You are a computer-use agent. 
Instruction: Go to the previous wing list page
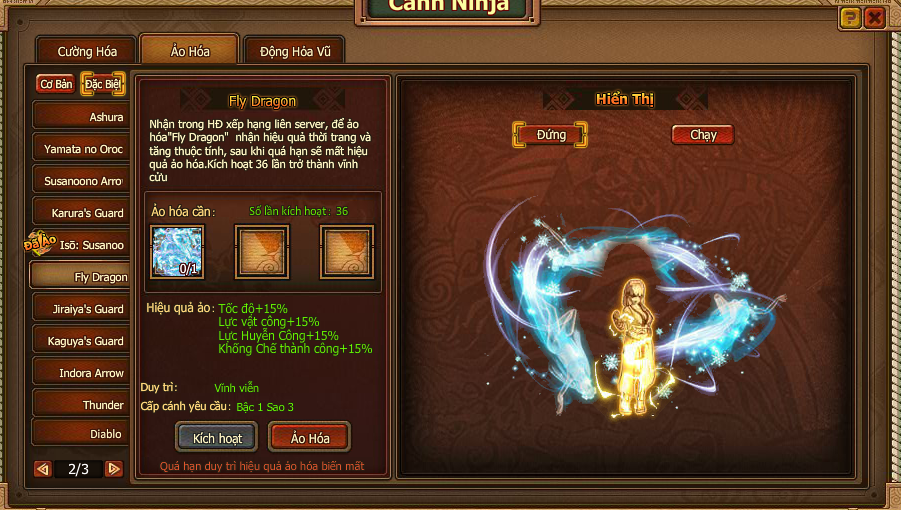click(43, 468)
